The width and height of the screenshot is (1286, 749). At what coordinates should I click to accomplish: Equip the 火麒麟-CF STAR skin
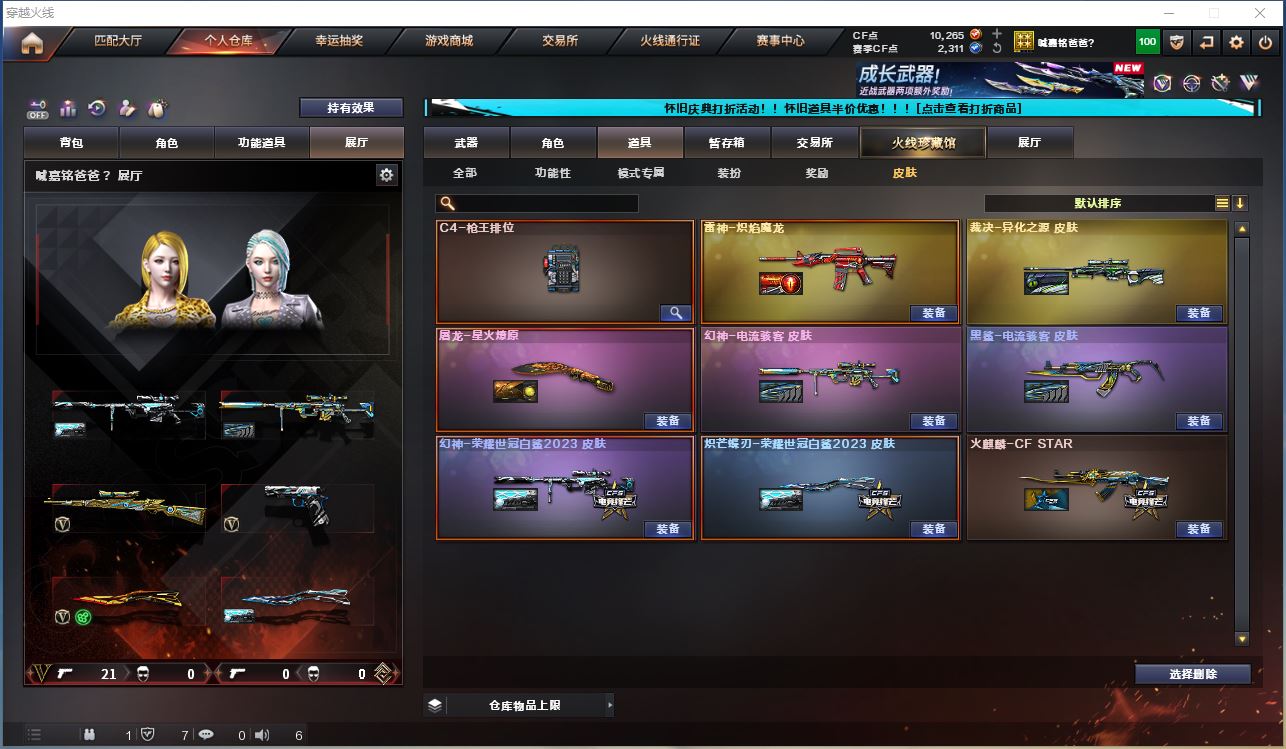coord(1199,529)
